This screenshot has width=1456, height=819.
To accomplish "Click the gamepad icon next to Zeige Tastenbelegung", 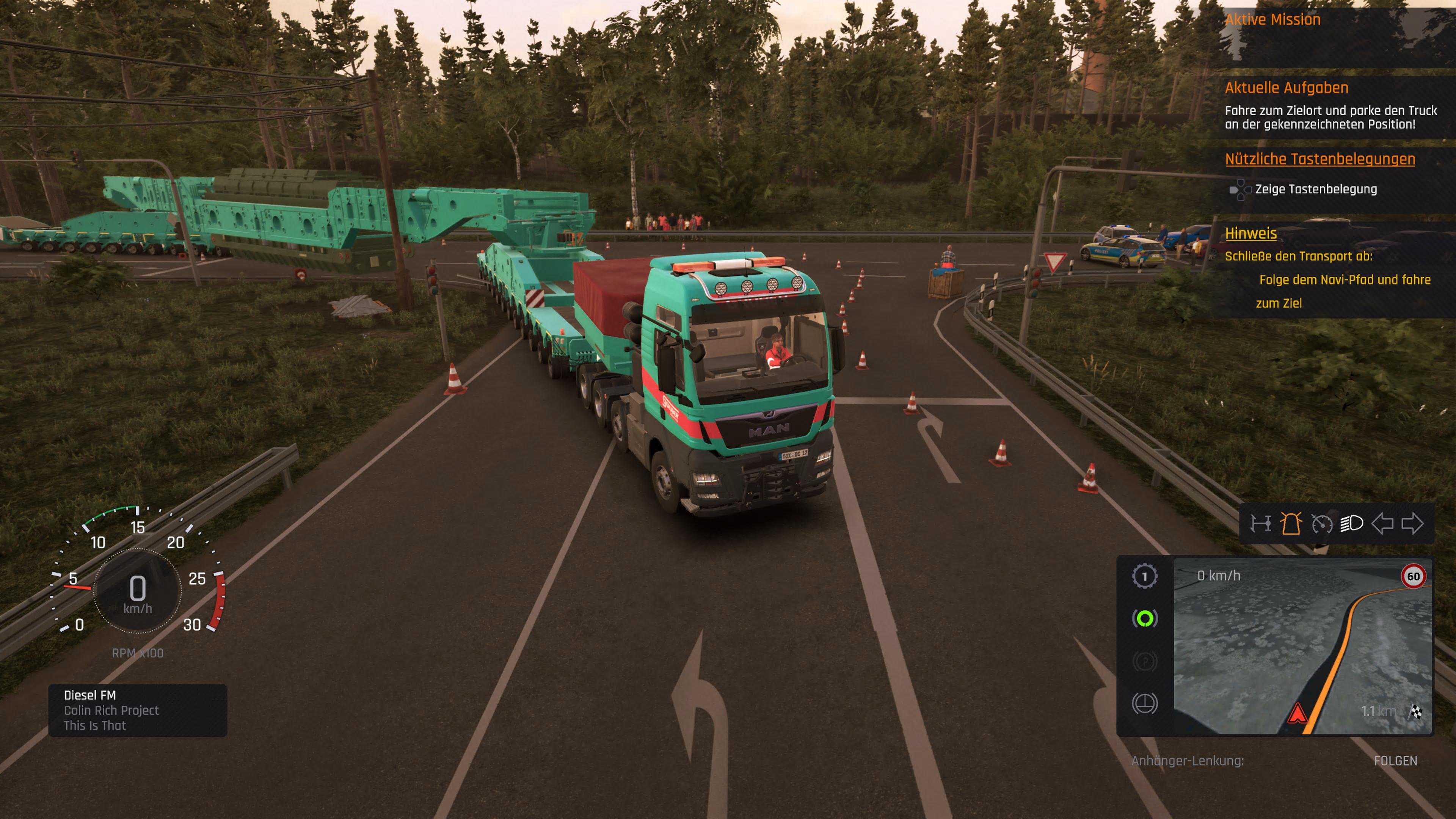I will 1241,190.
